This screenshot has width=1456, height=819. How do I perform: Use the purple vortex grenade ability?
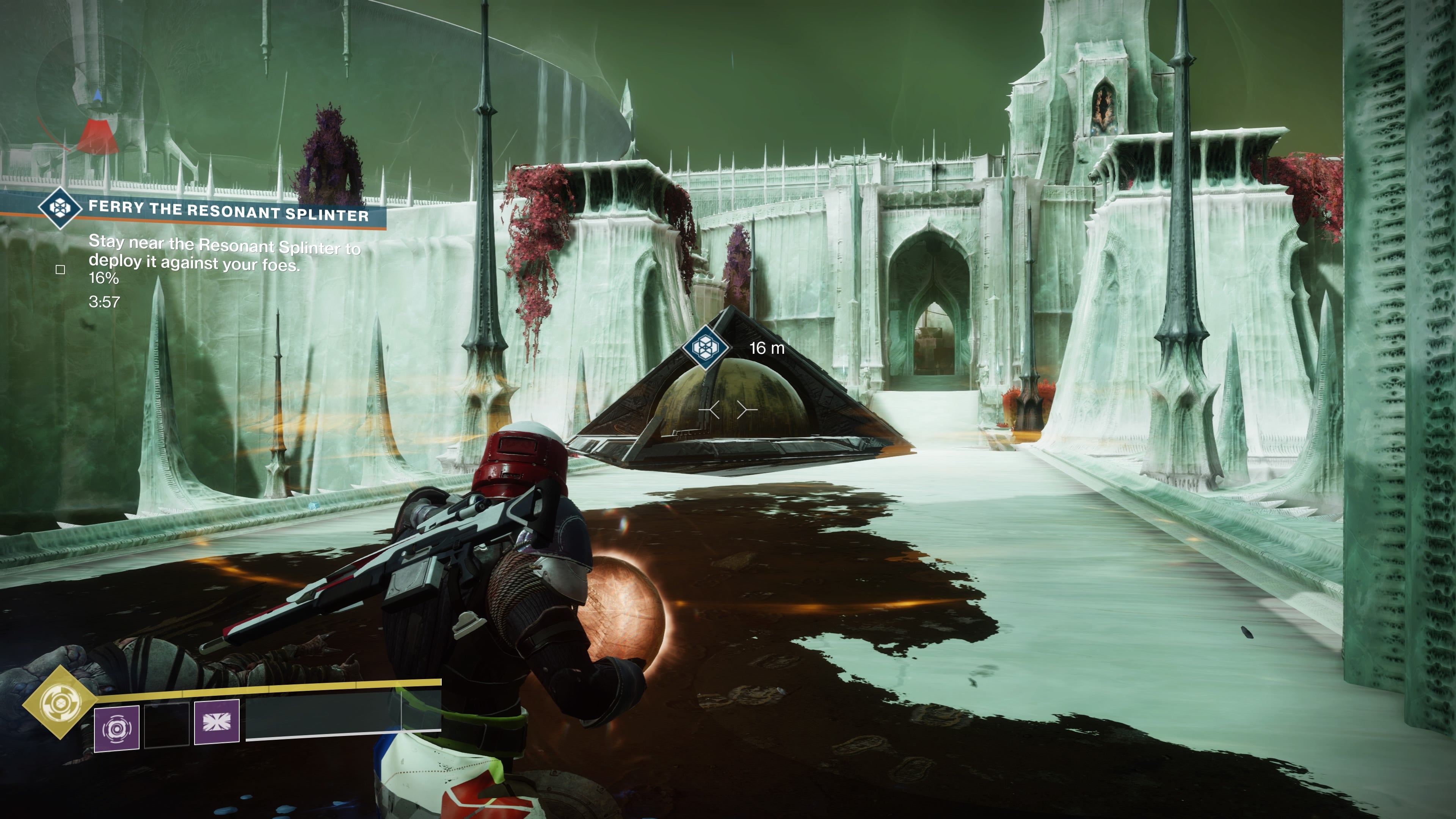click(x=116, y=728)
